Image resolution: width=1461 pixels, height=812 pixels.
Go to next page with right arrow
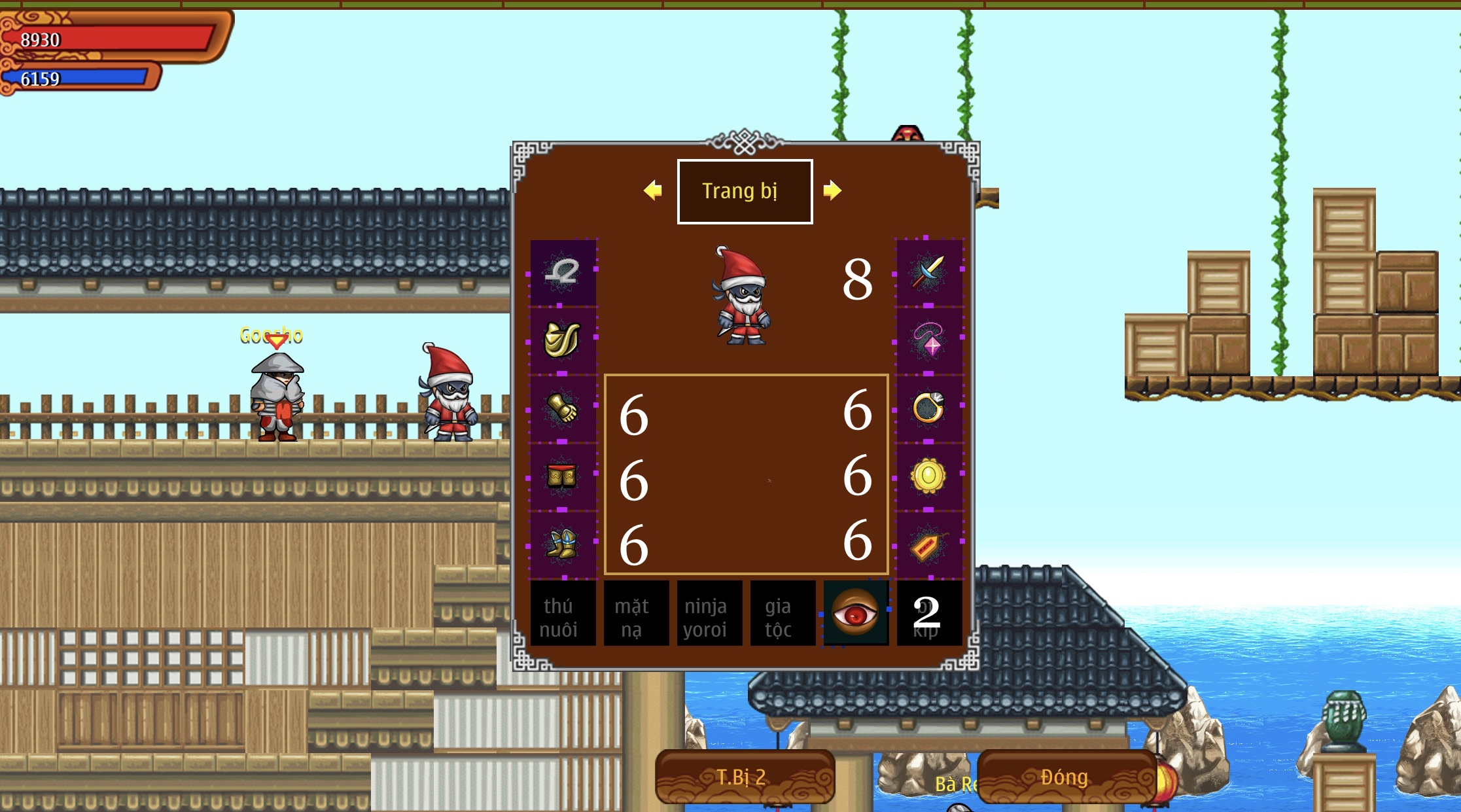[x=832, y=190]
